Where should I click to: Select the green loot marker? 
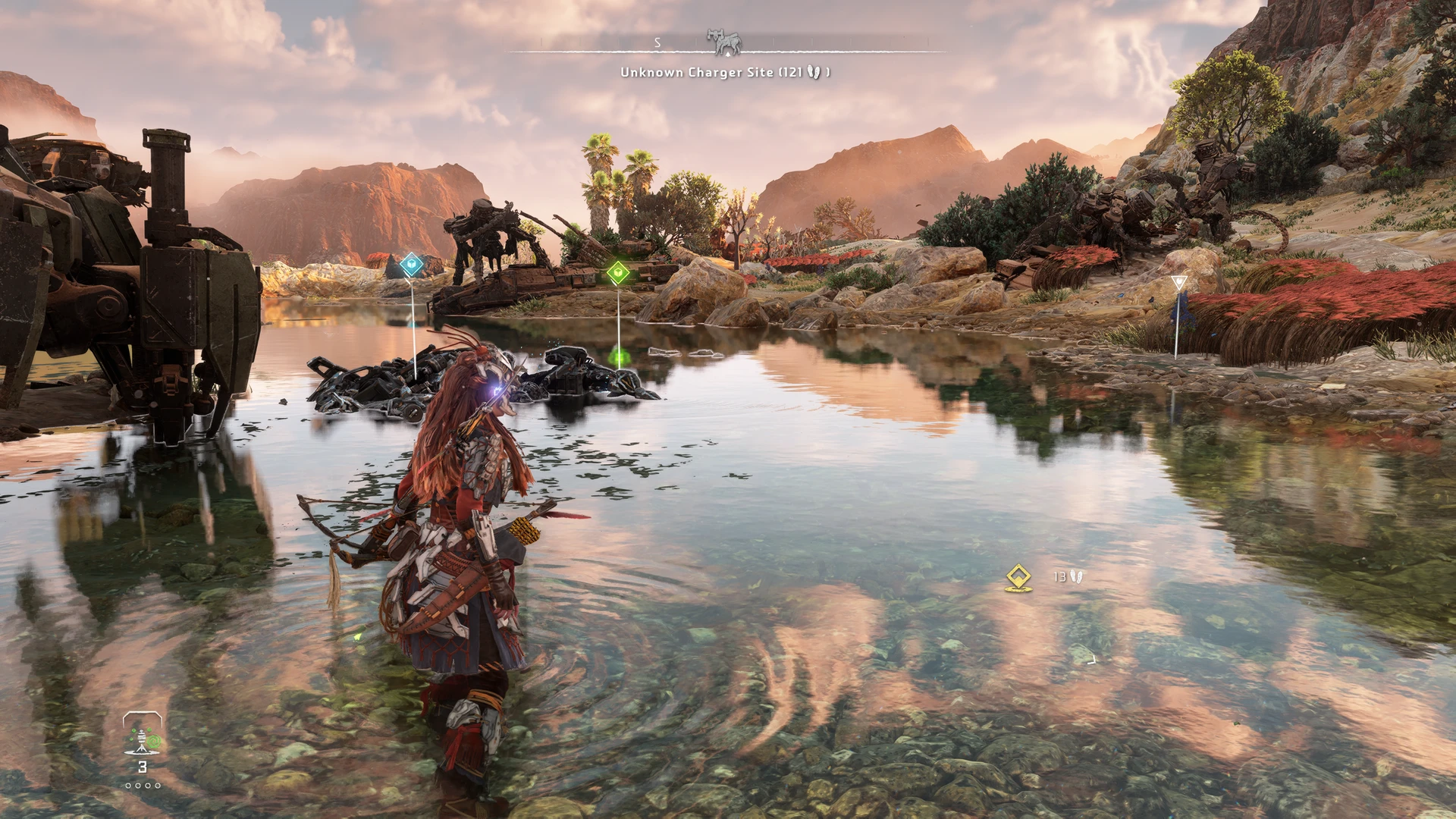[x=618, y=273]
